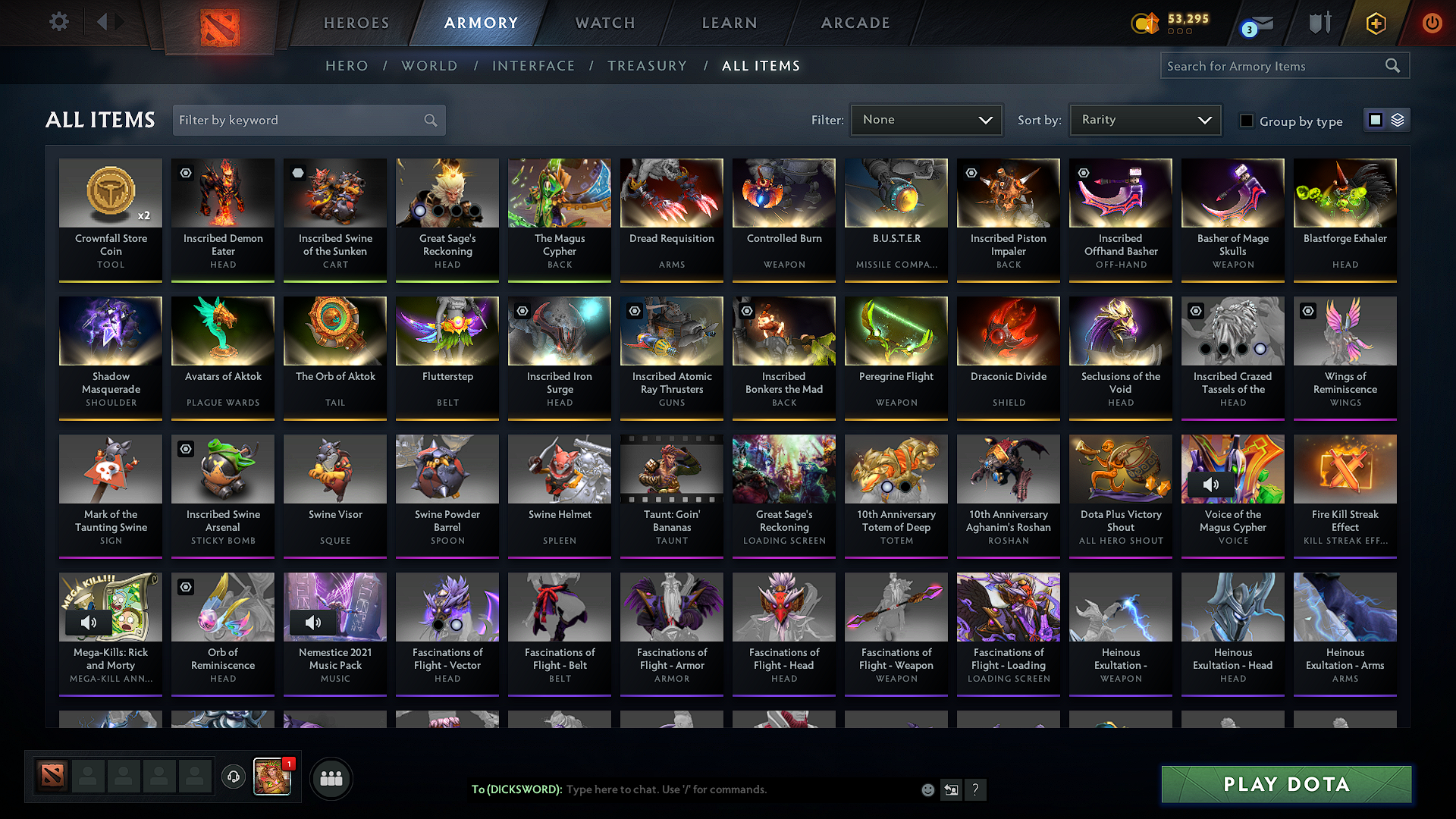1456x819 pixels.
Task: Click the emoticon icon in the chat bar
Action: 927,789
